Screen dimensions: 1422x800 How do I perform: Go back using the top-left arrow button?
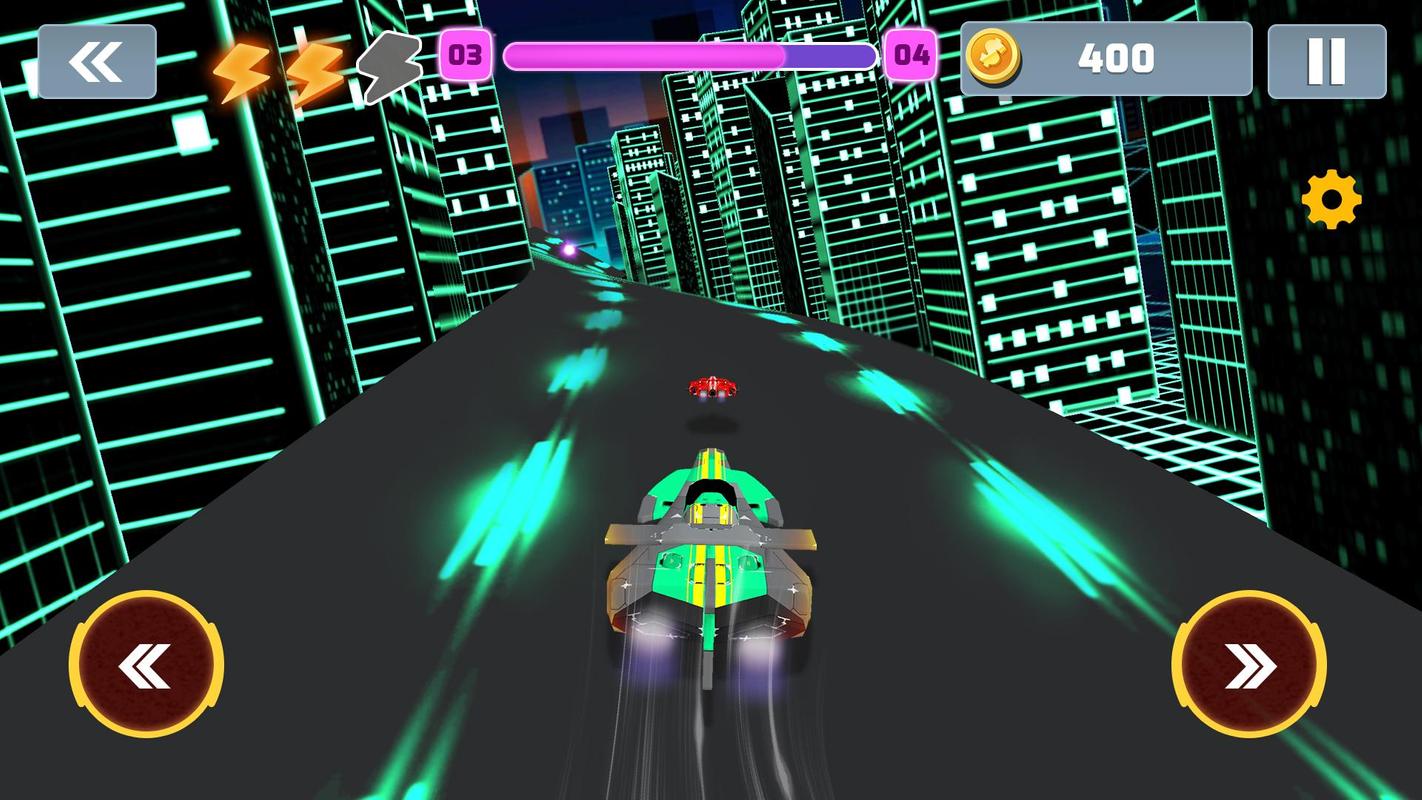(x=97, y=62)
